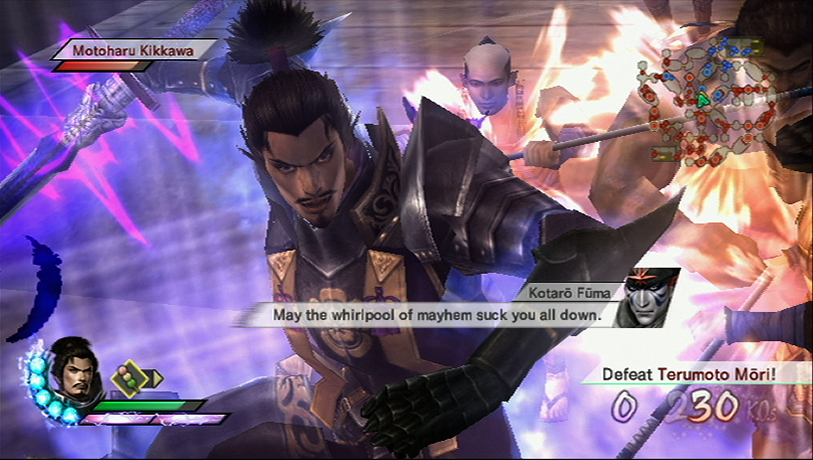This screenshot has width=813, height=460.
Task: Click Kotarō Fūma's speaker portrait
Action: (643, 298)
